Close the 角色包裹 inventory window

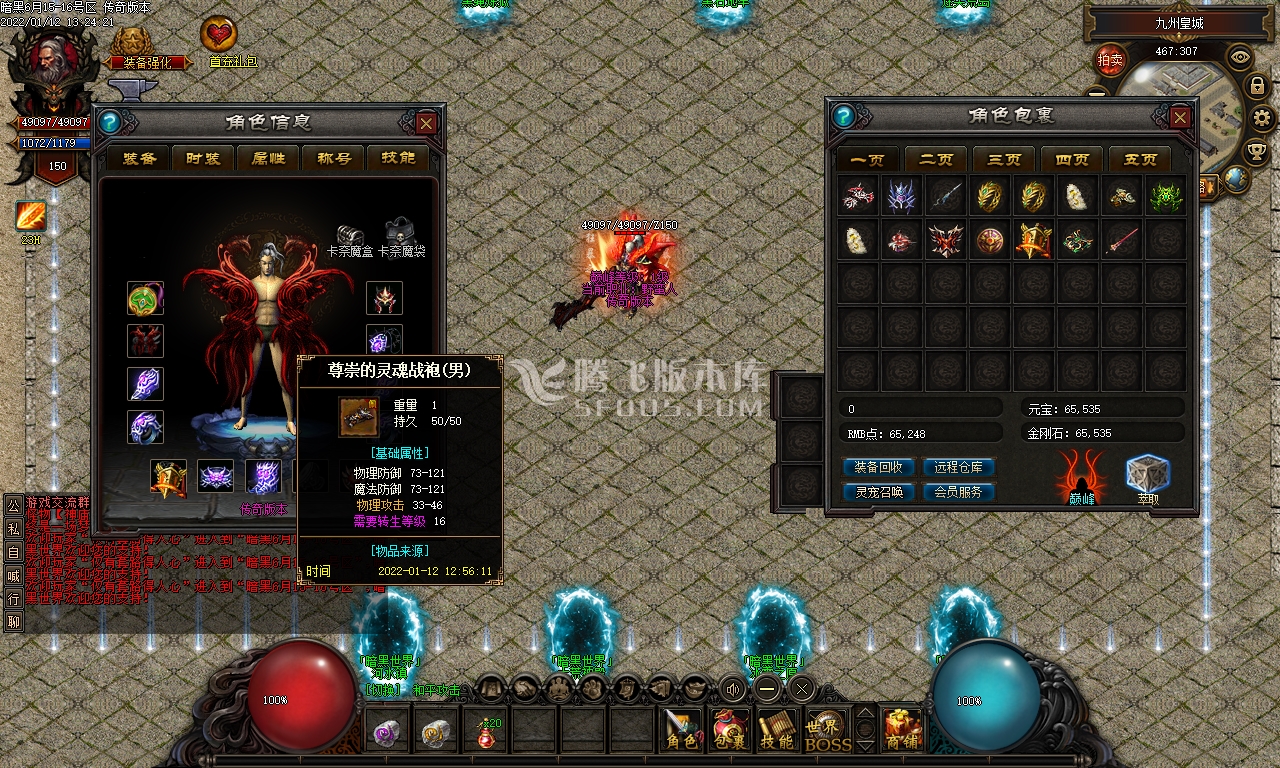click(1180, 117)
